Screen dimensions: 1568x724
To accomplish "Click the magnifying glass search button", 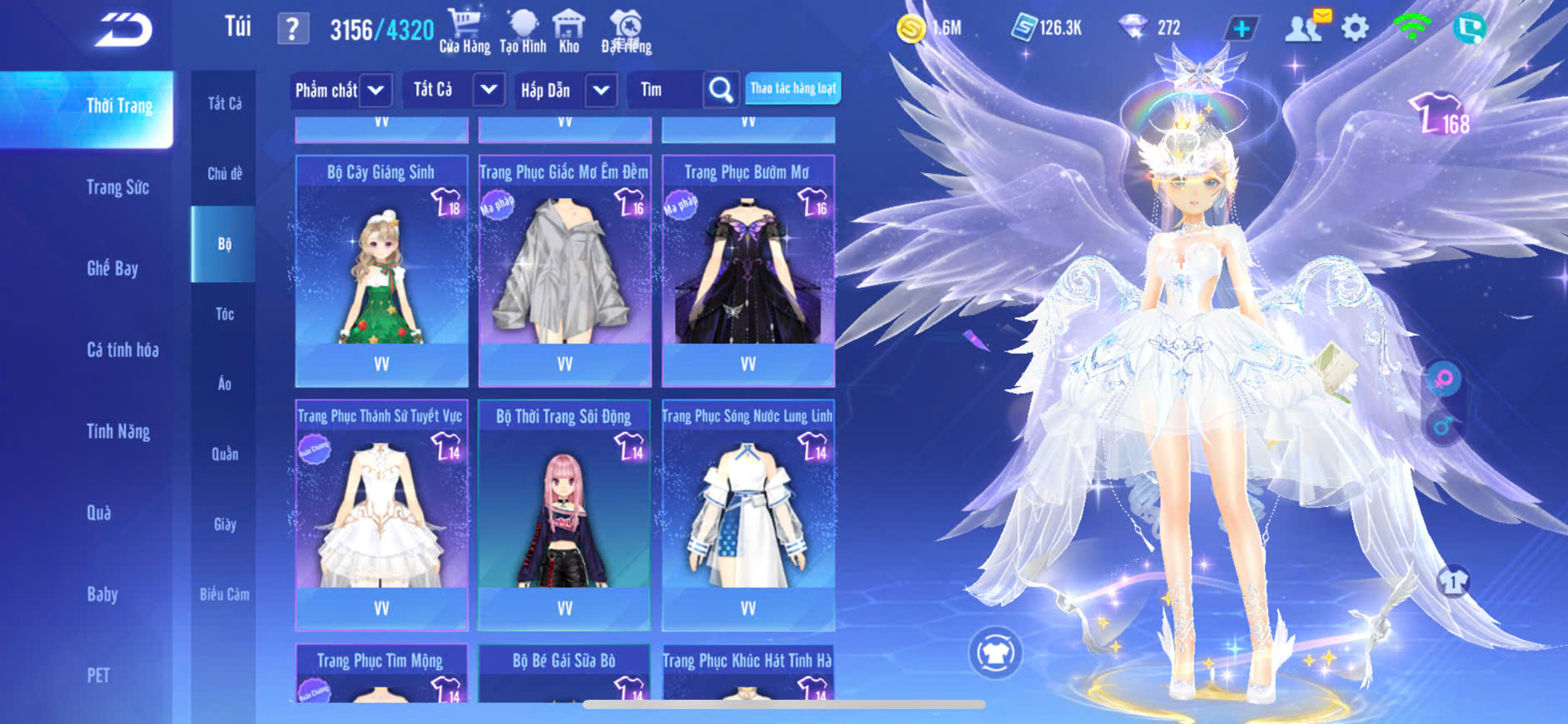I will pyautogui.click(x=720, y=89).
